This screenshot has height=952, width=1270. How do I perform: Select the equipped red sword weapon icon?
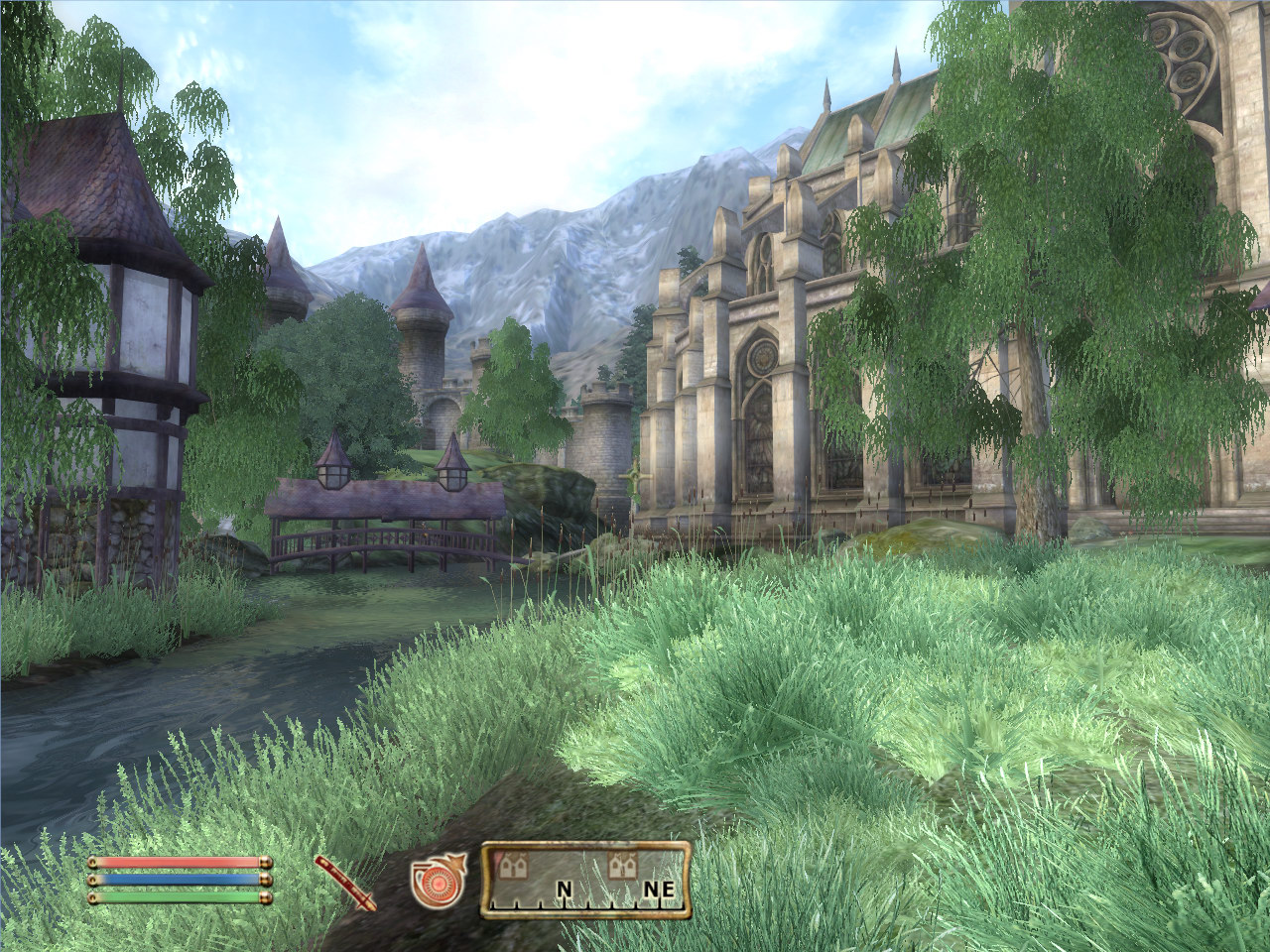point(344,881)
